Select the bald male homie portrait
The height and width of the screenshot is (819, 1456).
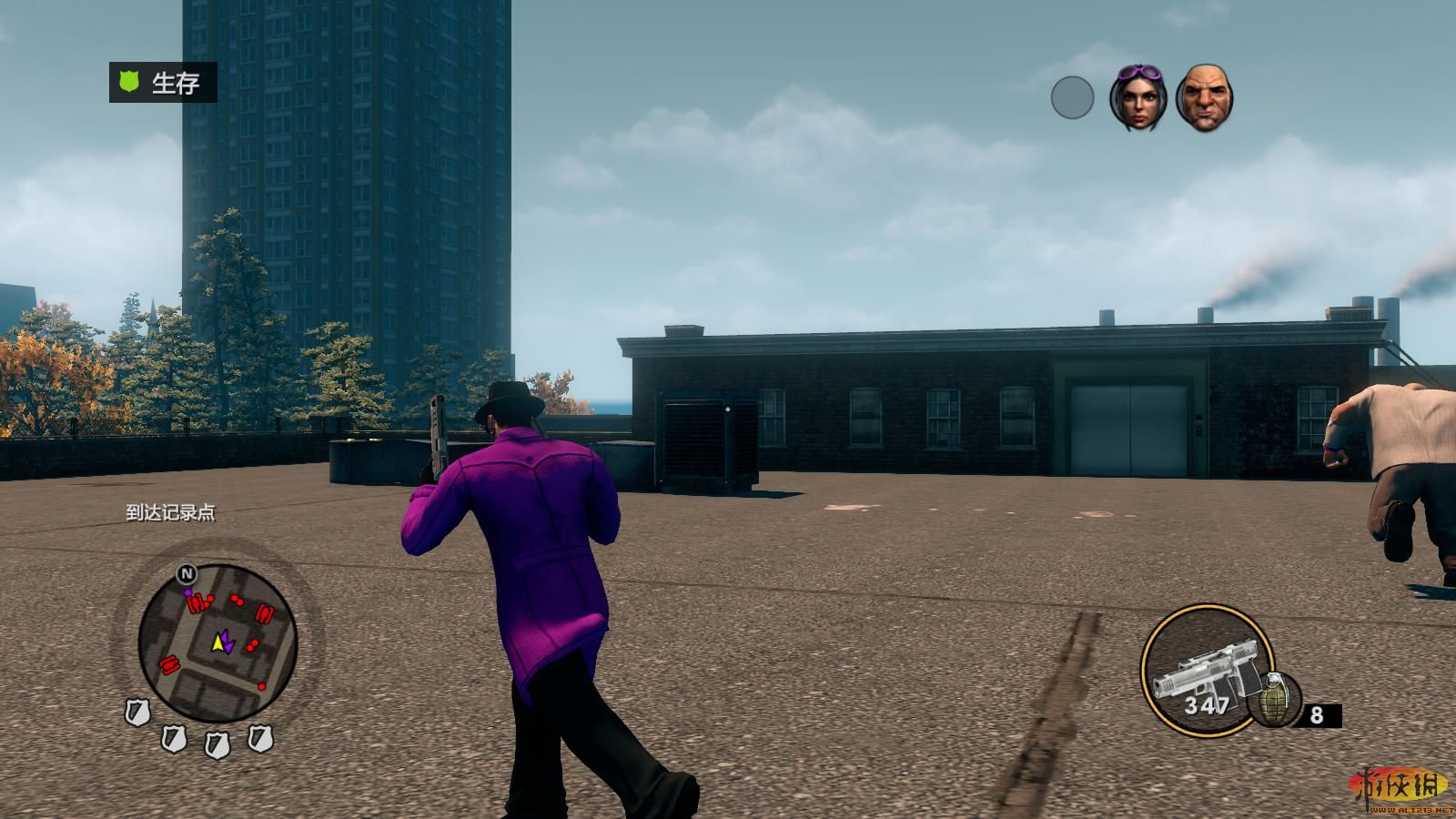[x=1204, y=97]
